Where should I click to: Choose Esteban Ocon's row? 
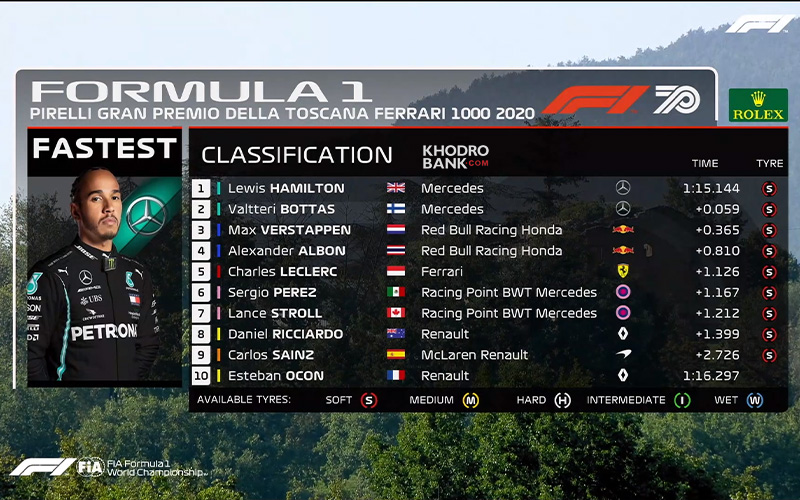(276, 376)
